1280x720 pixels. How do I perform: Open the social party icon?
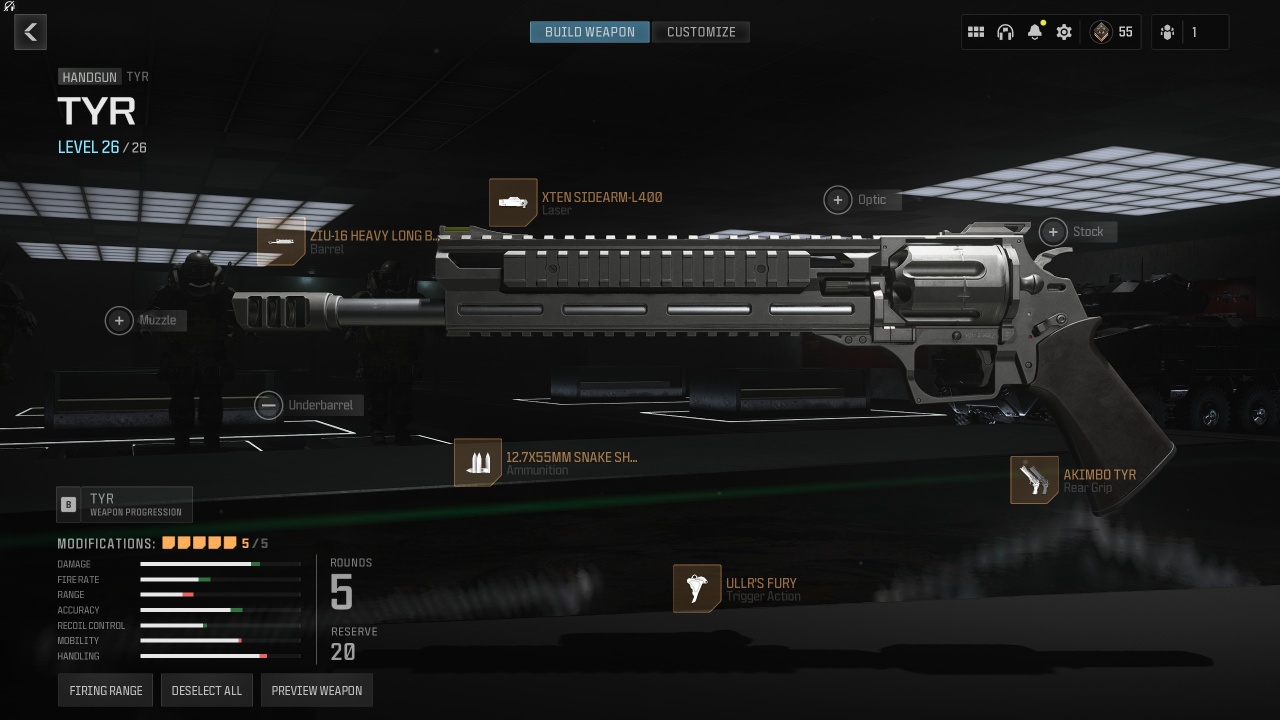pos(1168,32)
